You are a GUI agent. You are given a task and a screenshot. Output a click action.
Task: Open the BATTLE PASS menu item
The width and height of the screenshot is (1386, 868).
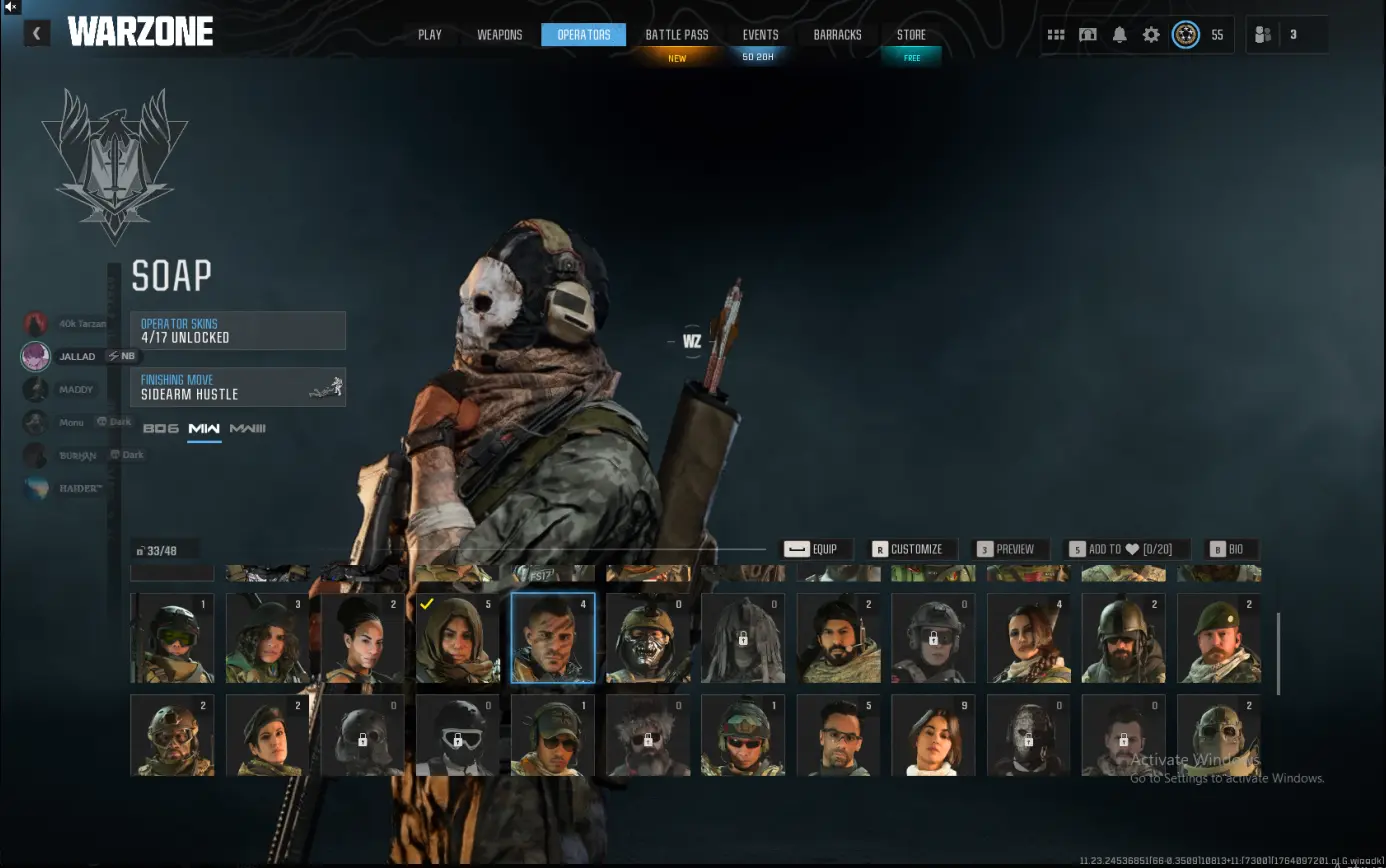tap(677, 34)
